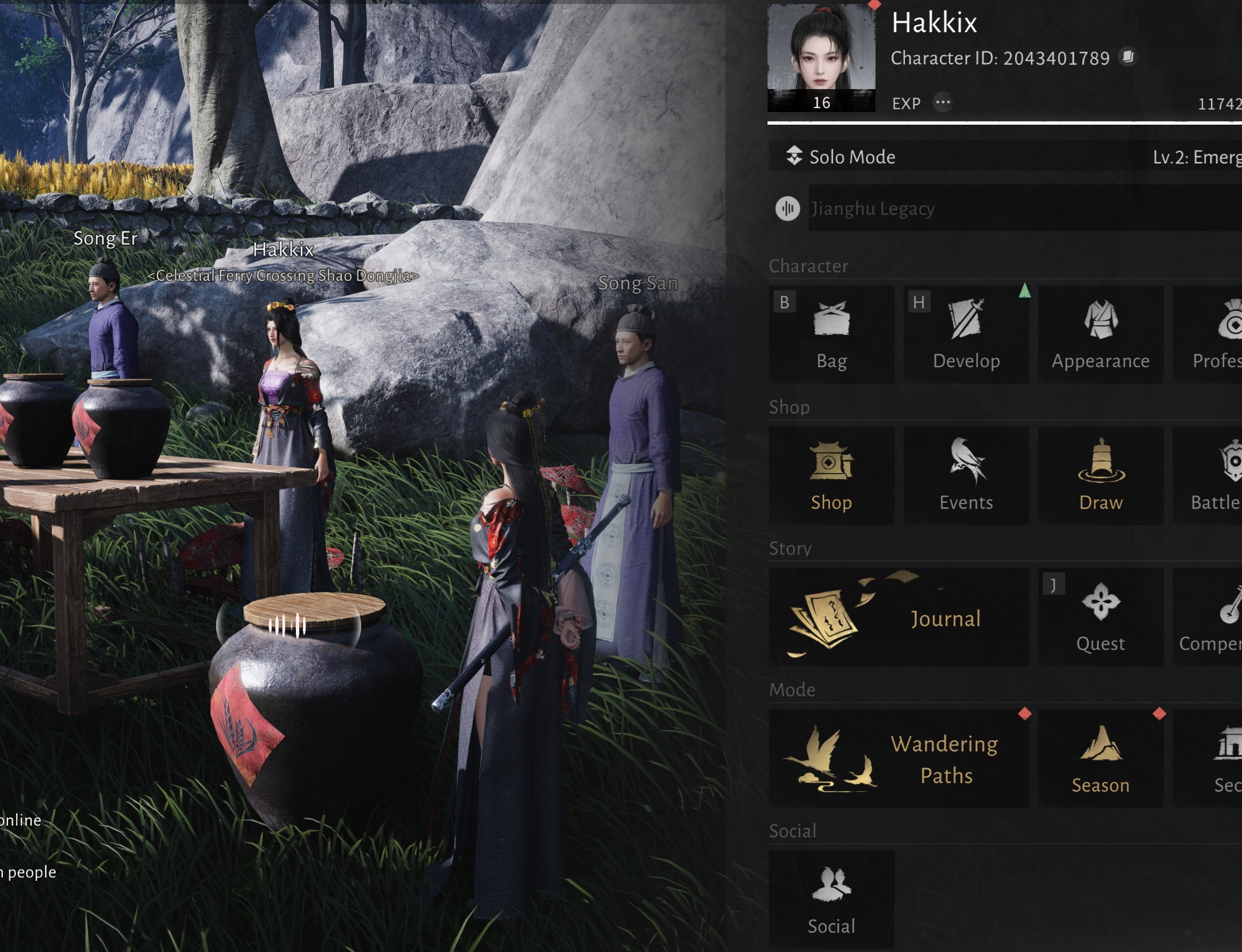Viewport: 1242px width, 952px height.
Task: Open the Develop menu
Action: (966, 335)
